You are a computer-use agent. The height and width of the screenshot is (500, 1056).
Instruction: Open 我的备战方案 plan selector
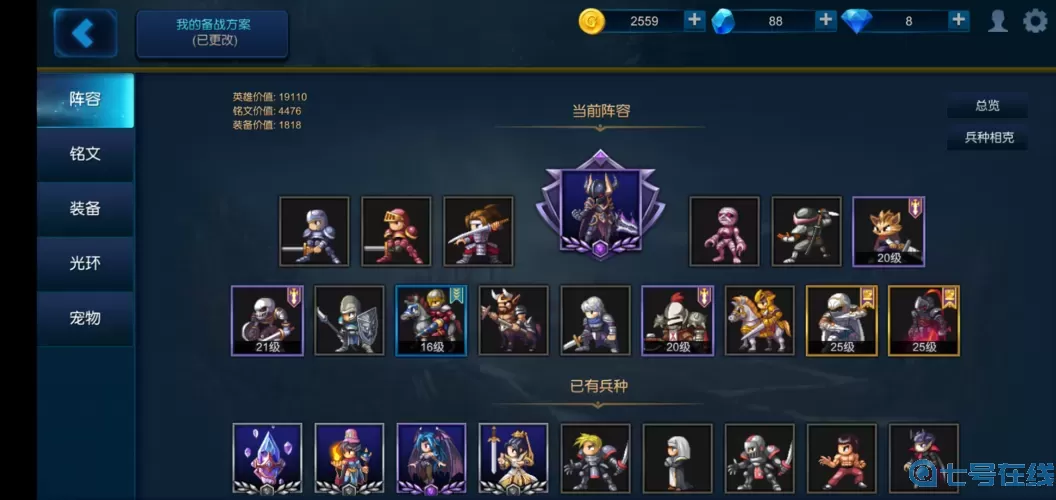(x=212, y=34)
